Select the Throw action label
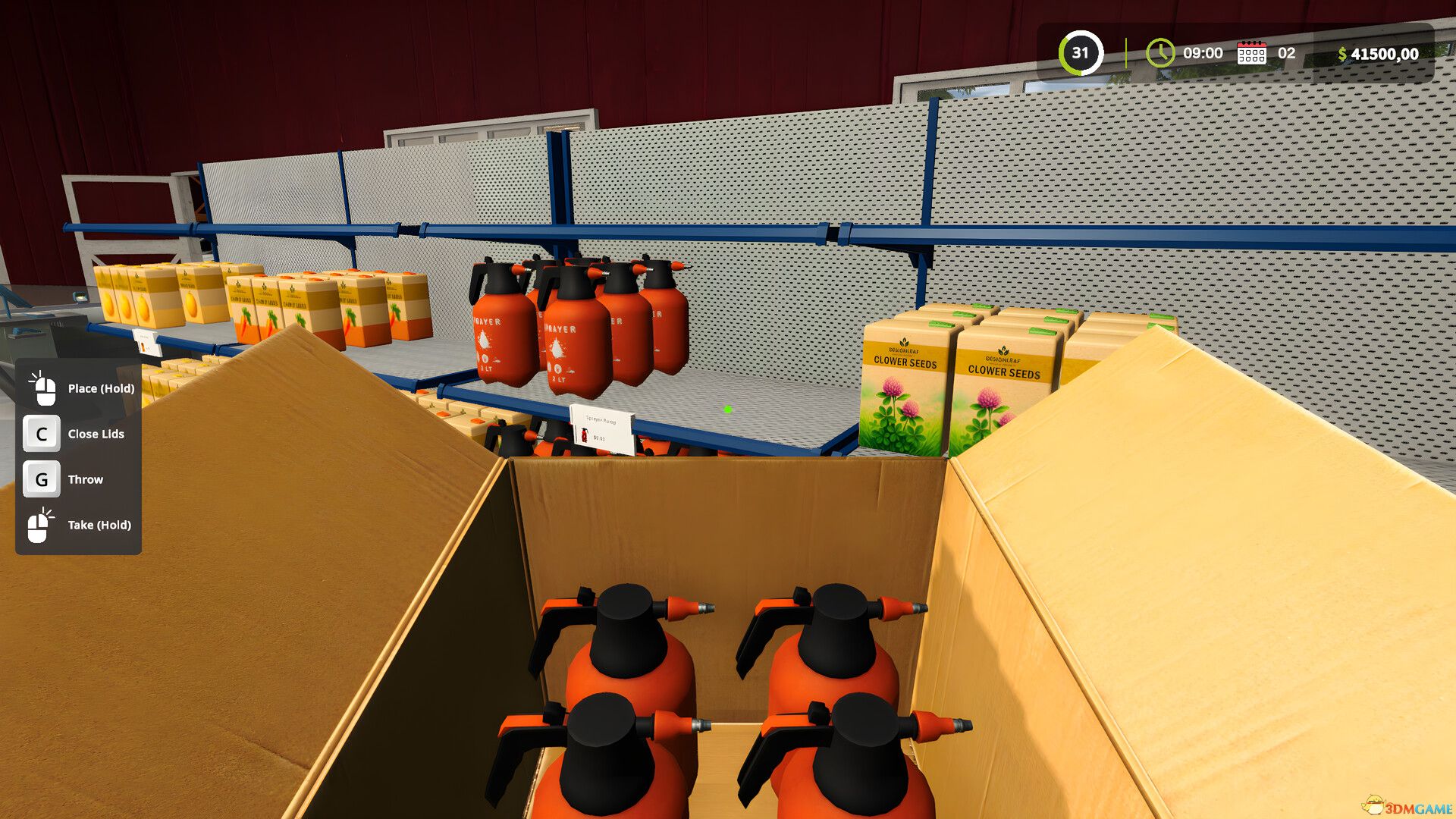Image resolution: width=1456 pixels, height=819 pixels. pyautogui.click(x=86, y=479)
